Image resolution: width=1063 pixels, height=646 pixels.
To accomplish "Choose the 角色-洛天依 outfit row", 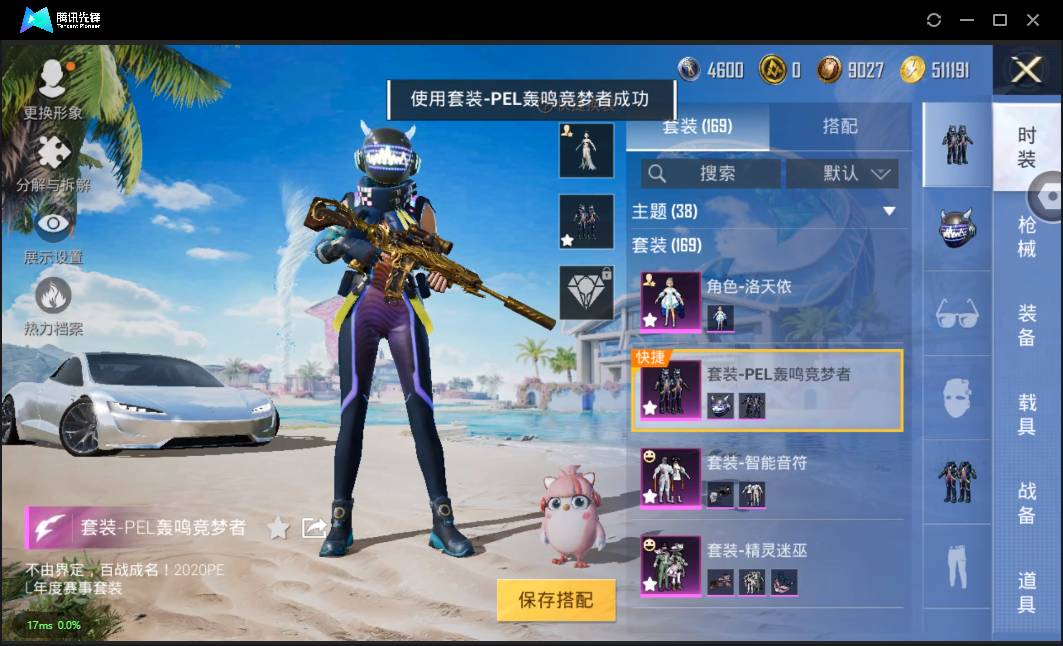I will 770,302.
